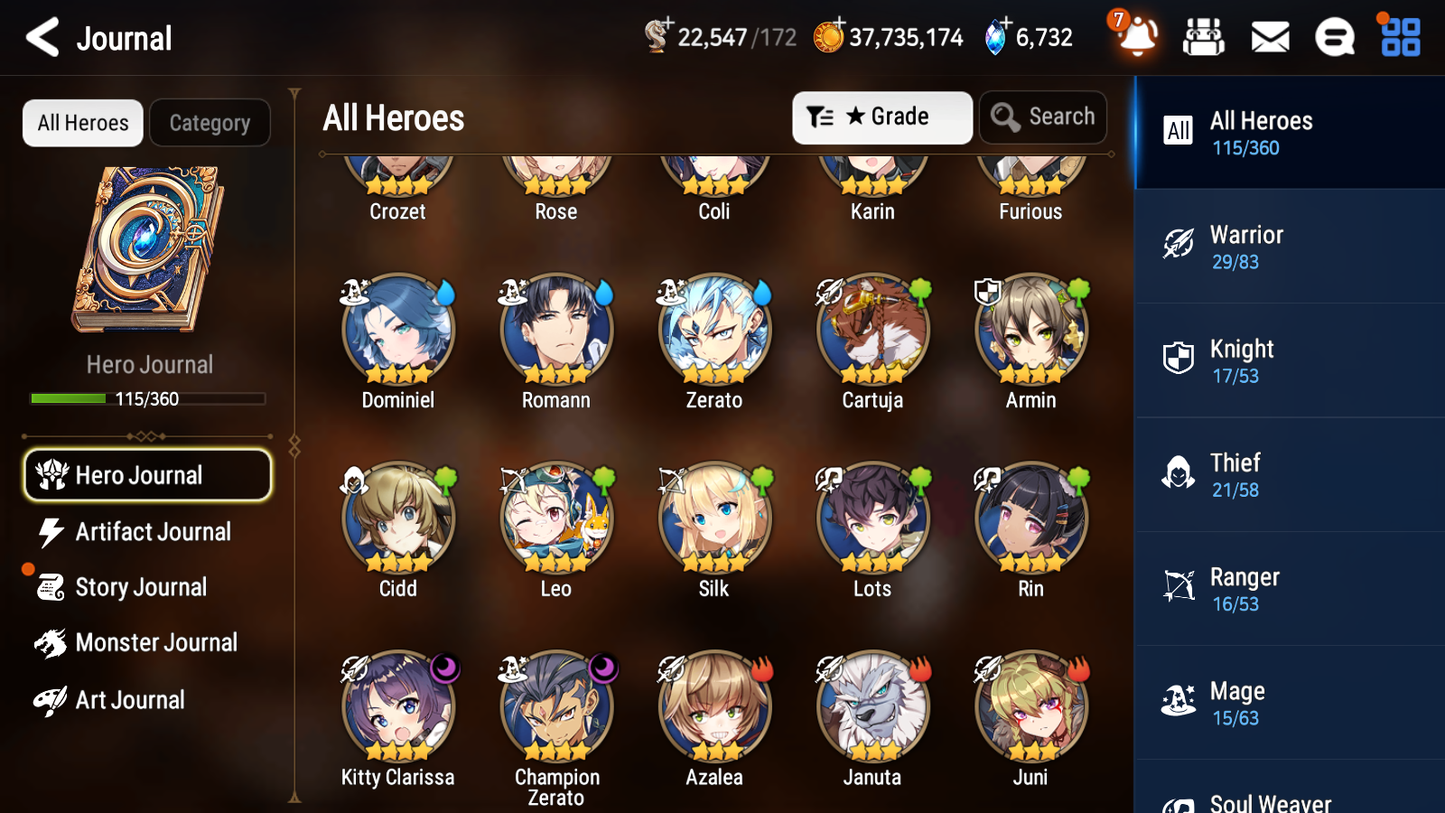Go back using the Journal back arrow

[x=40, y=37]
